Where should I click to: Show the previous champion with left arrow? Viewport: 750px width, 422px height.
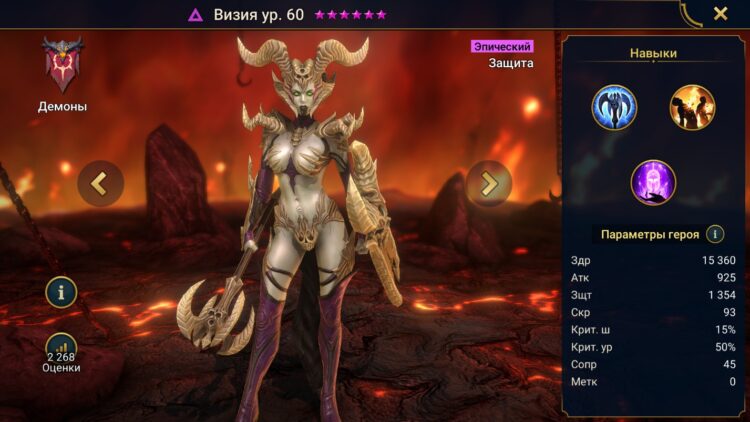click(100, 183)
